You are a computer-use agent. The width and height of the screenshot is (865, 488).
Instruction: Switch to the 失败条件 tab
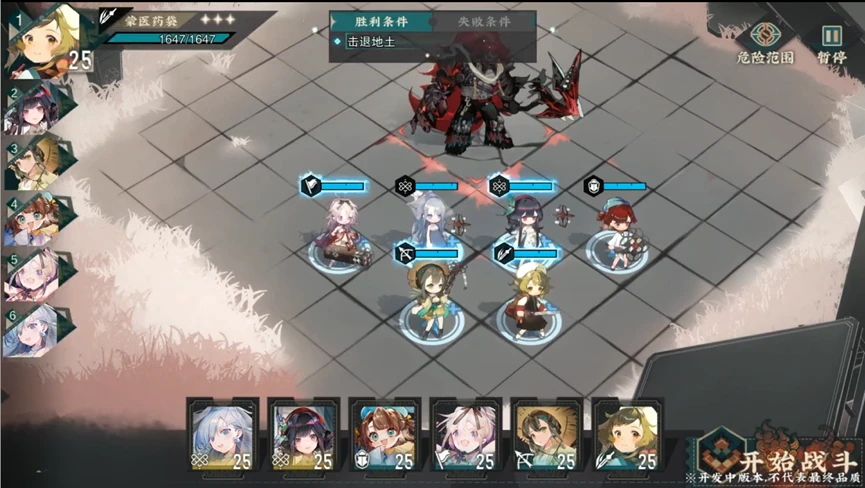pyautogui.click(x=484, y=21)
